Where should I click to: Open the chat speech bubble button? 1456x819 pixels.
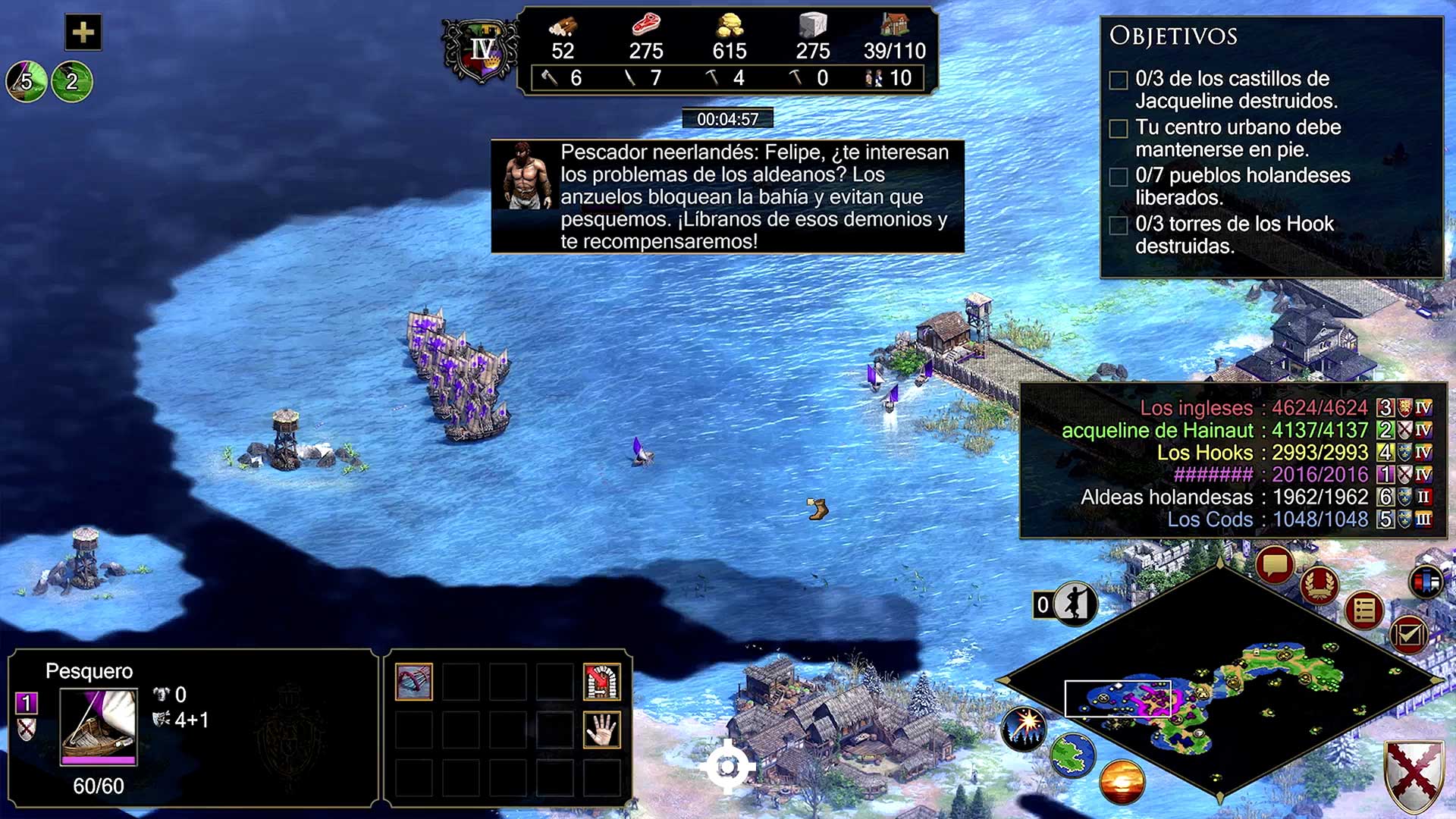[1274, 565]
